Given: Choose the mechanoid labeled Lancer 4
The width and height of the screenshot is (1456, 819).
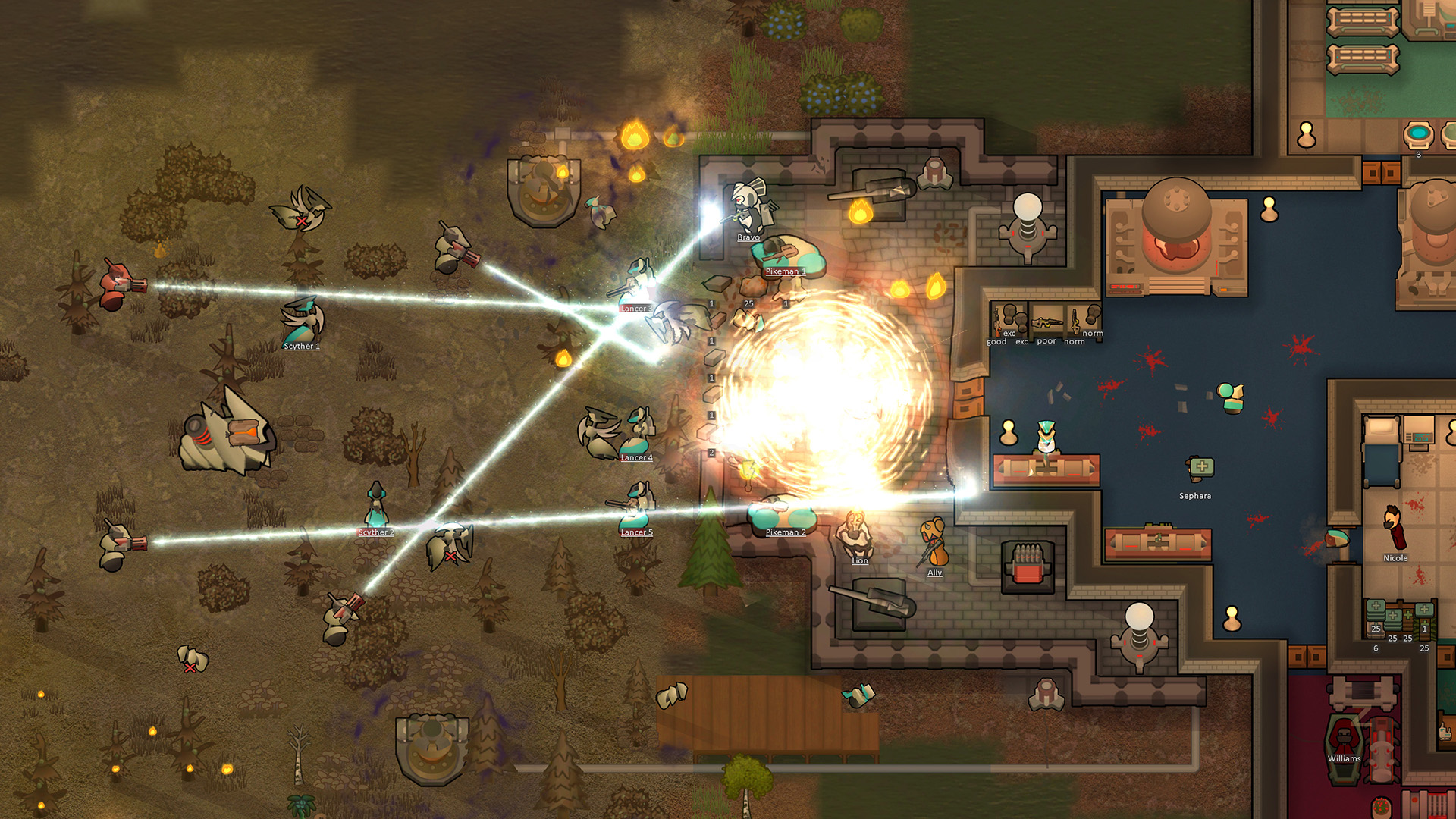Looking at the screenshot, I should (x=638, y=432).
